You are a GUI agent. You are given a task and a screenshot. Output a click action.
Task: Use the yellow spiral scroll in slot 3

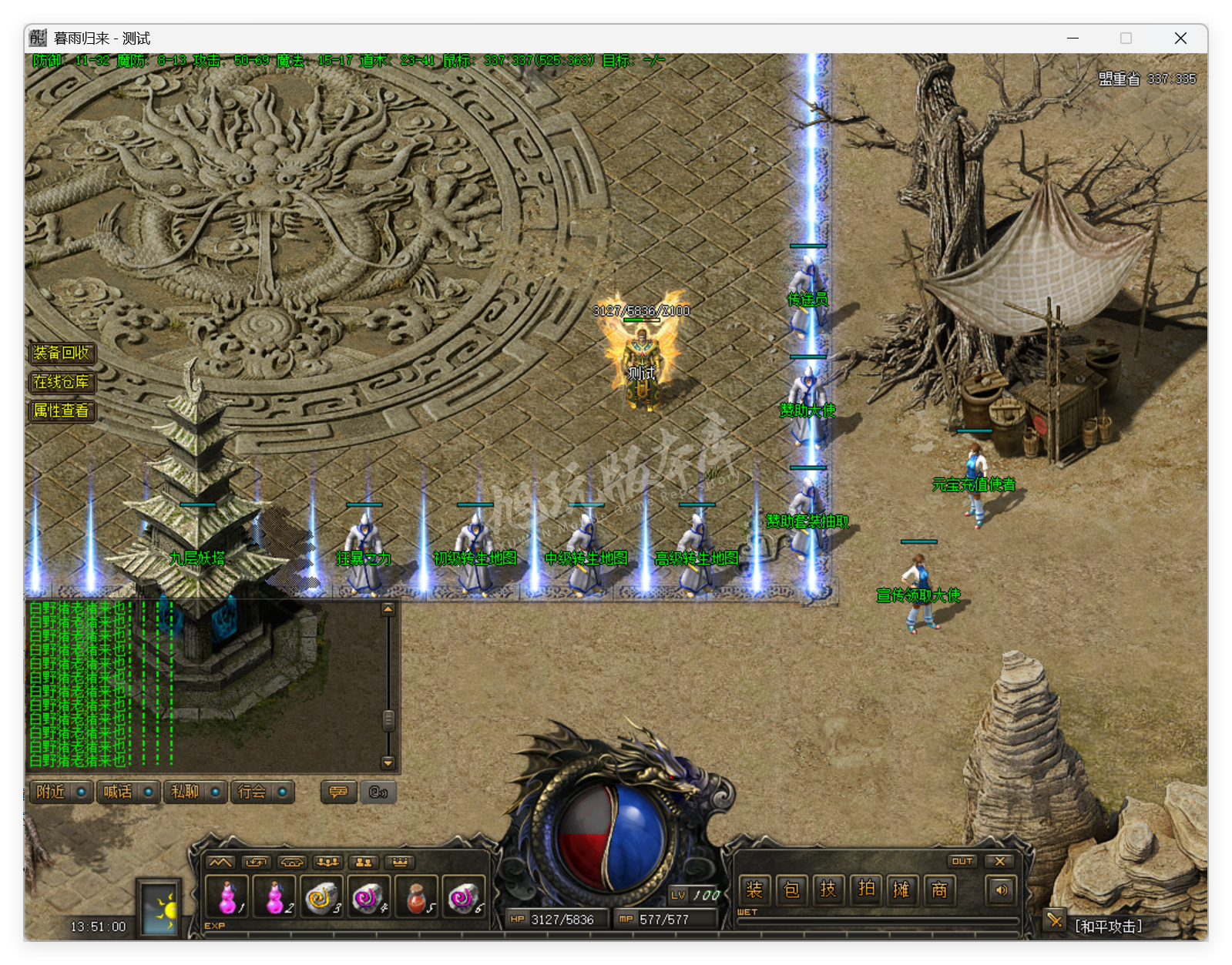coord(321,896)
